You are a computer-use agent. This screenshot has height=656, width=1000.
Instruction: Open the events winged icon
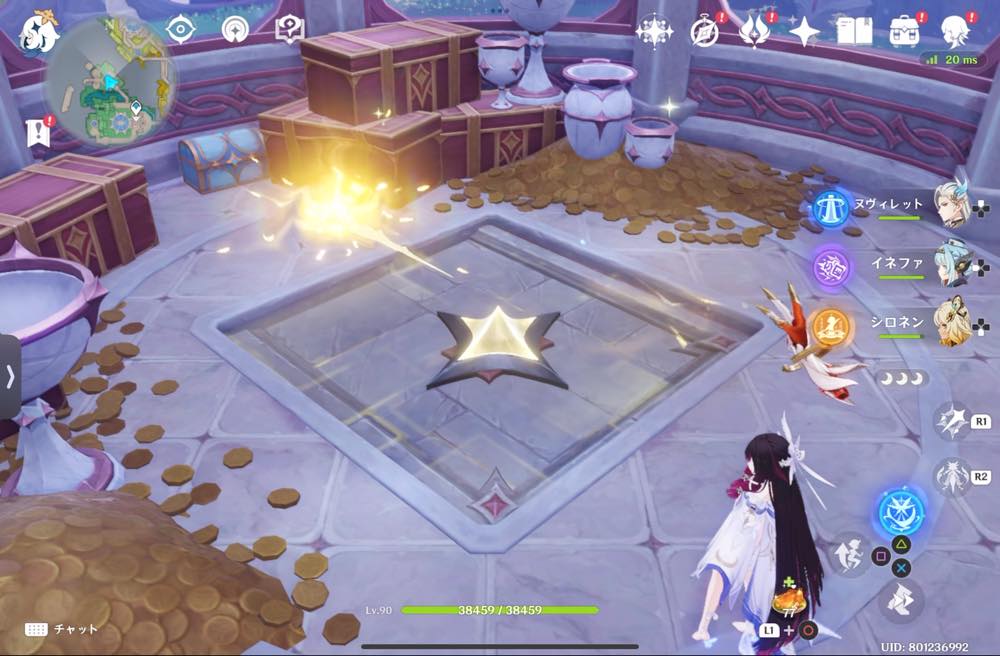[753, 31]
